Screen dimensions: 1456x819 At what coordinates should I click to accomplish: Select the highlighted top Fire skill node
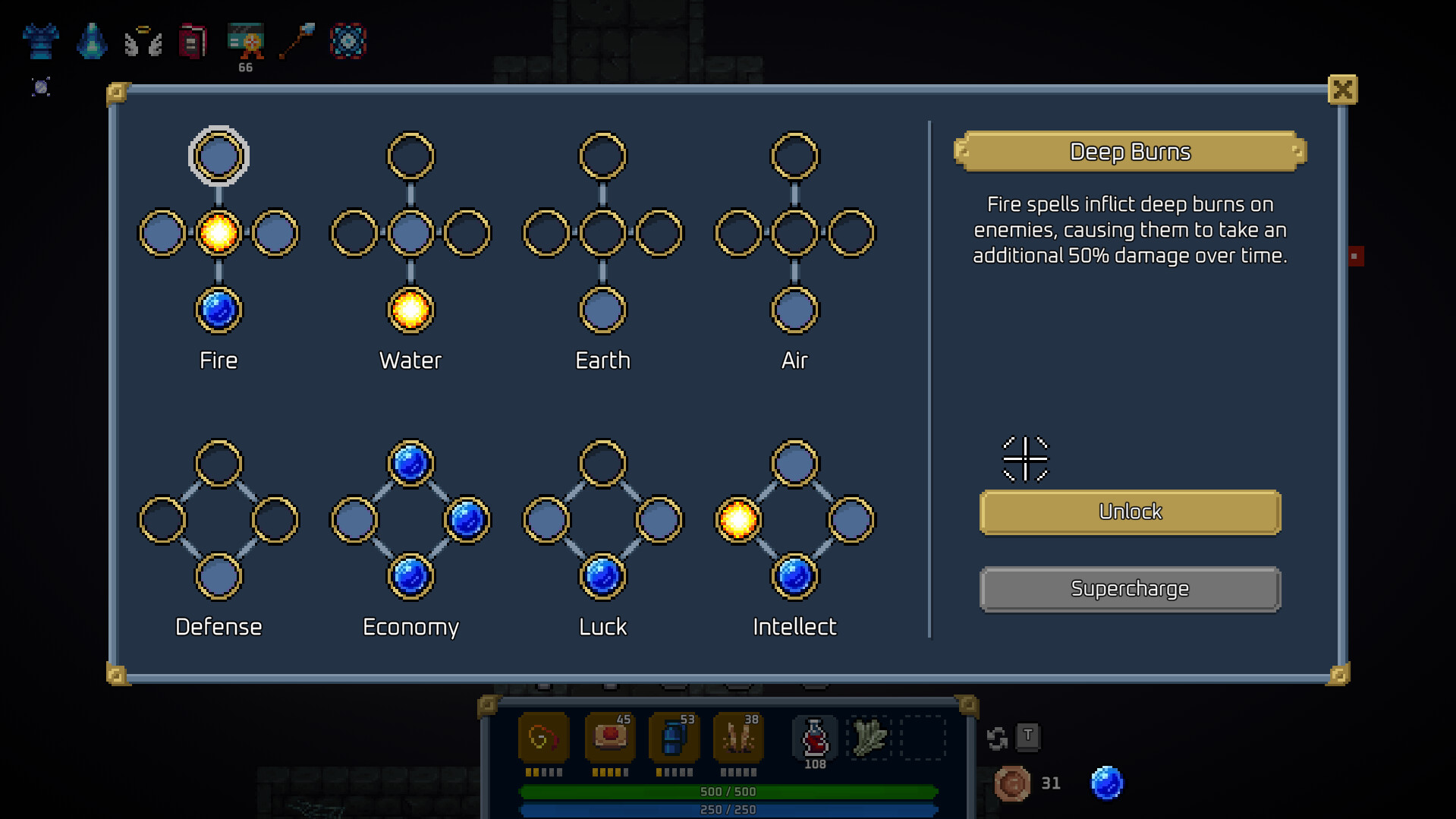click(x=218, y=155)
